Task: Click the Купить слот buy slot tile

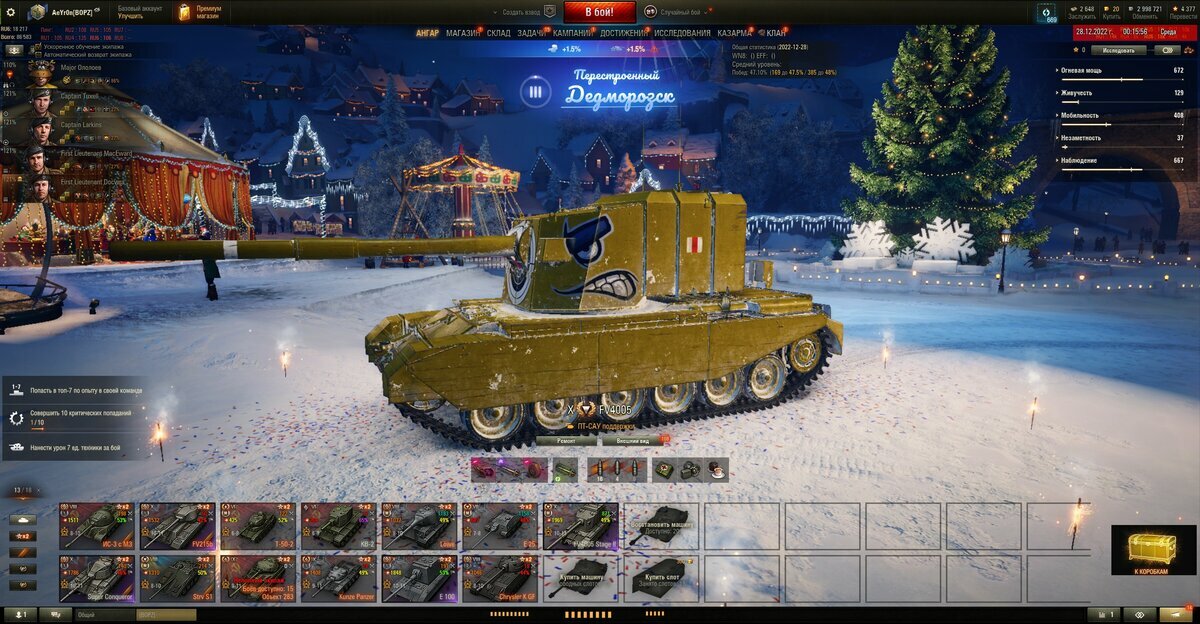Action: click(x=661, y=579)
